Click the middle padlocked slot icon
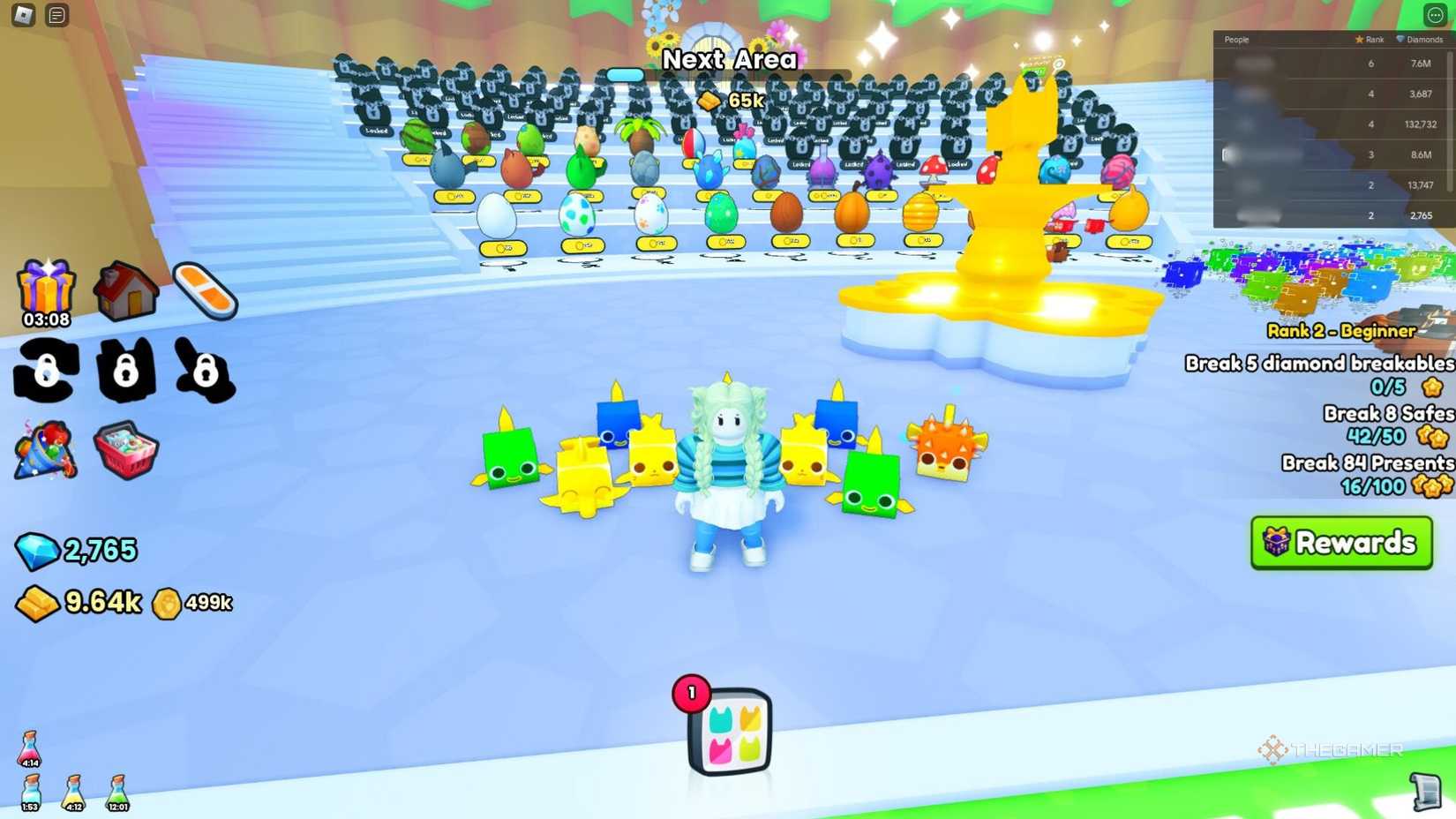Screen dimensions: 1456x819 tap(126, 372)
